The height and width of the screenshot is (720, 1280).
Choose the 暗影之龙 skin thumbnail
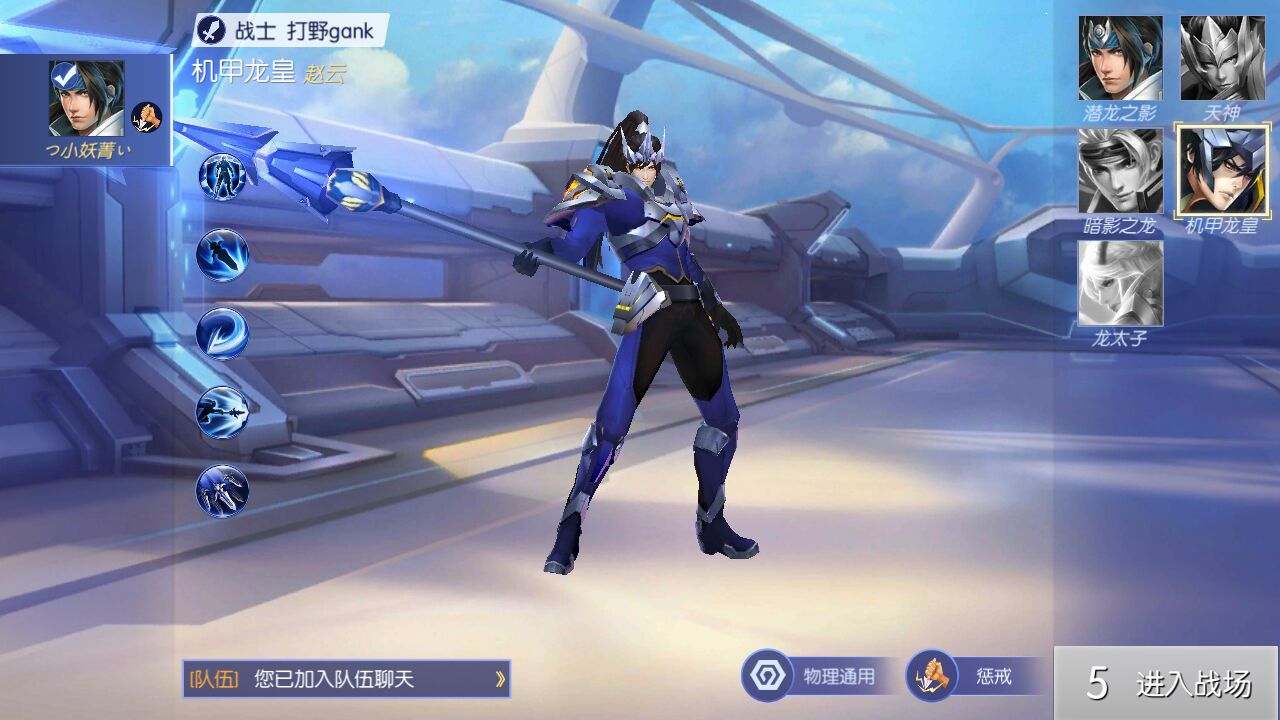1120,171
